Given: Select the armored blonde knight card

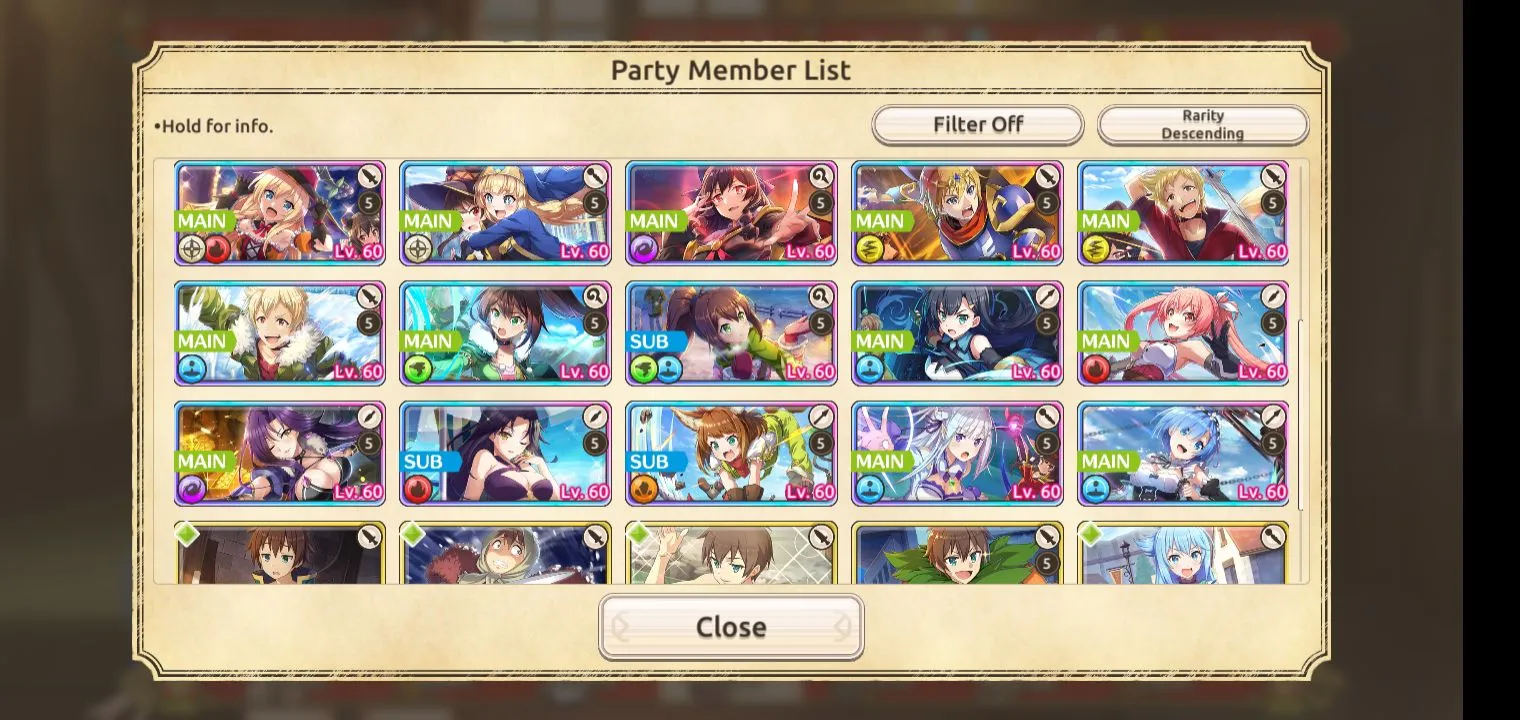Looking at the screenshot, I should pyautogui.click(x=957, y=214).
